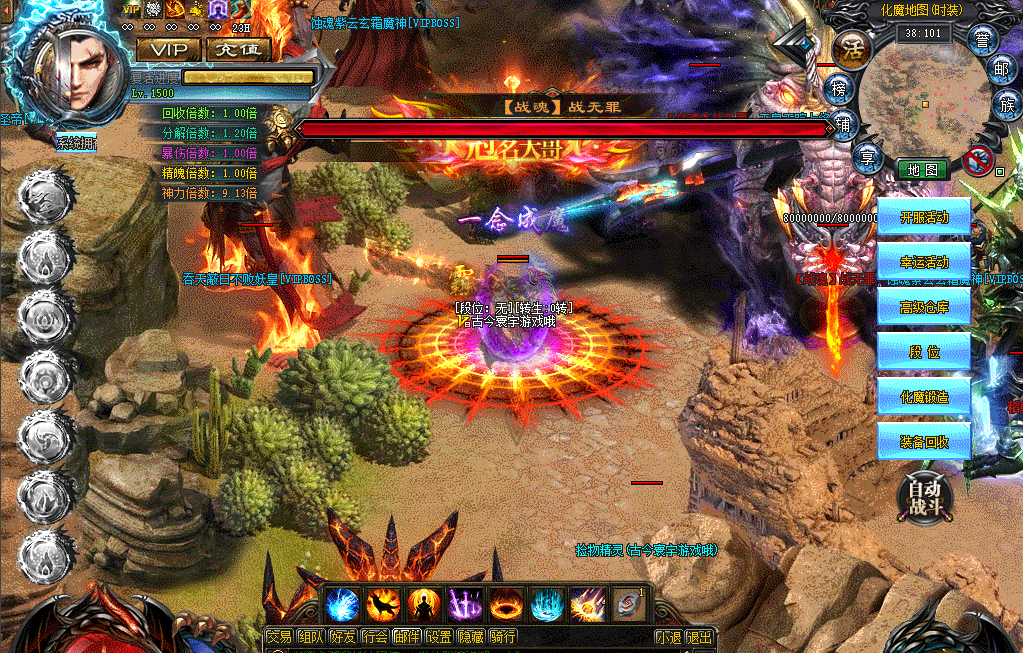Open the full map with 地图 button
The height and width of the screenshot is (653, 1023).
922,170
